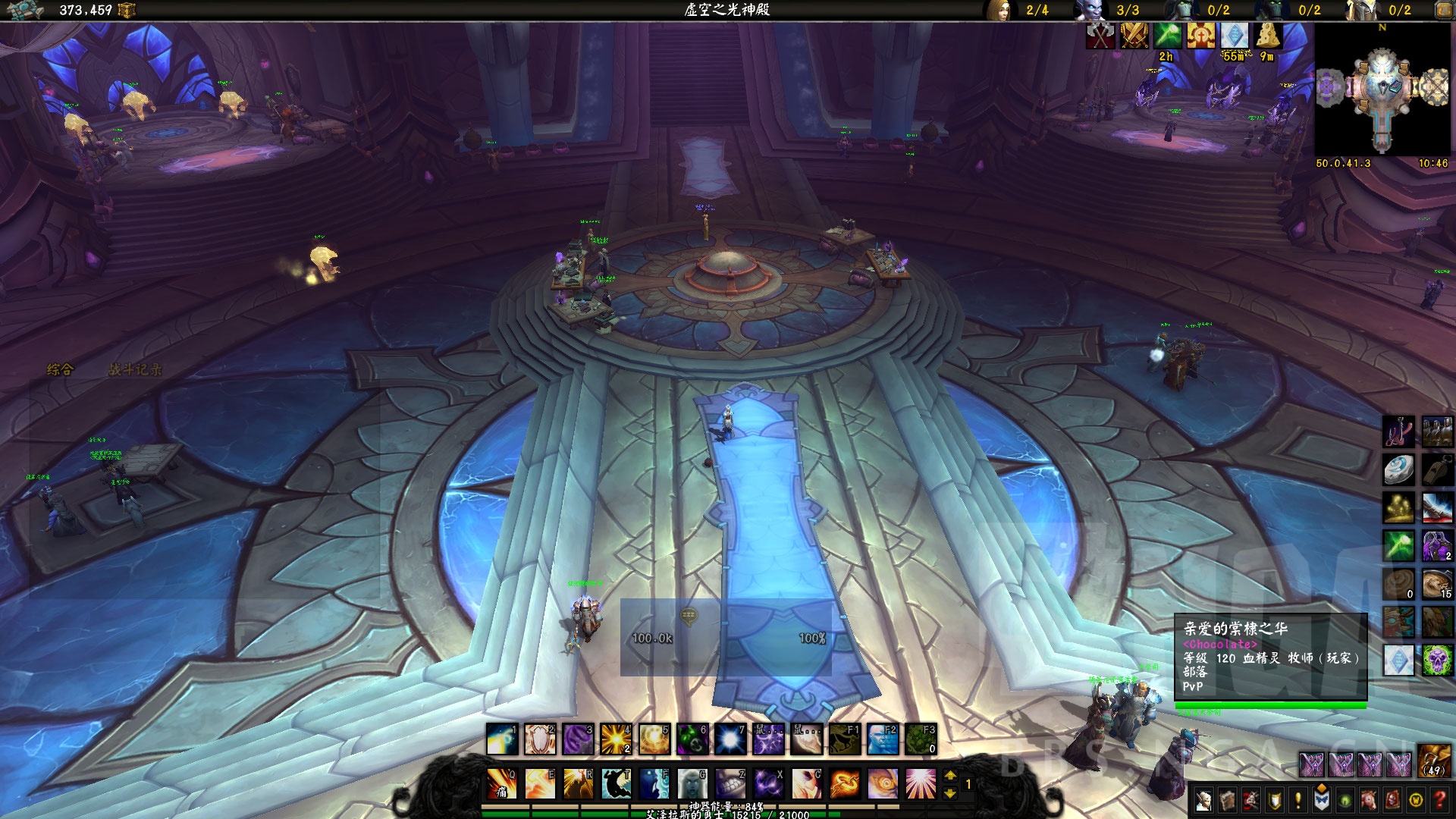This screenshot has width=1456, height=819.
Task: Open the guild panel shield icon
Action: pyautogui.click(x=1273, y=800)
